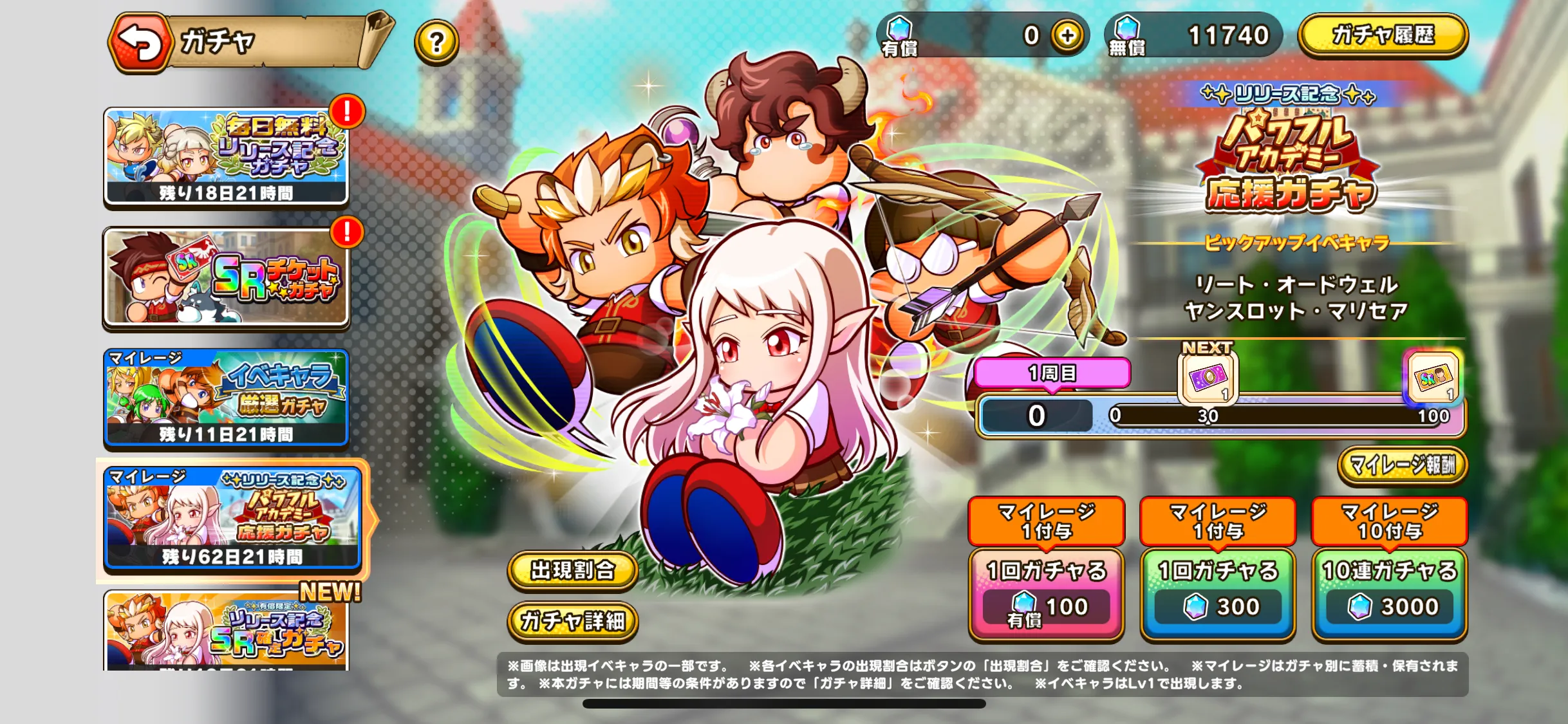Viewport: 1568px width, 724px height.
Task: Expand the 1周目 lap indicator
Action: 1052,373
